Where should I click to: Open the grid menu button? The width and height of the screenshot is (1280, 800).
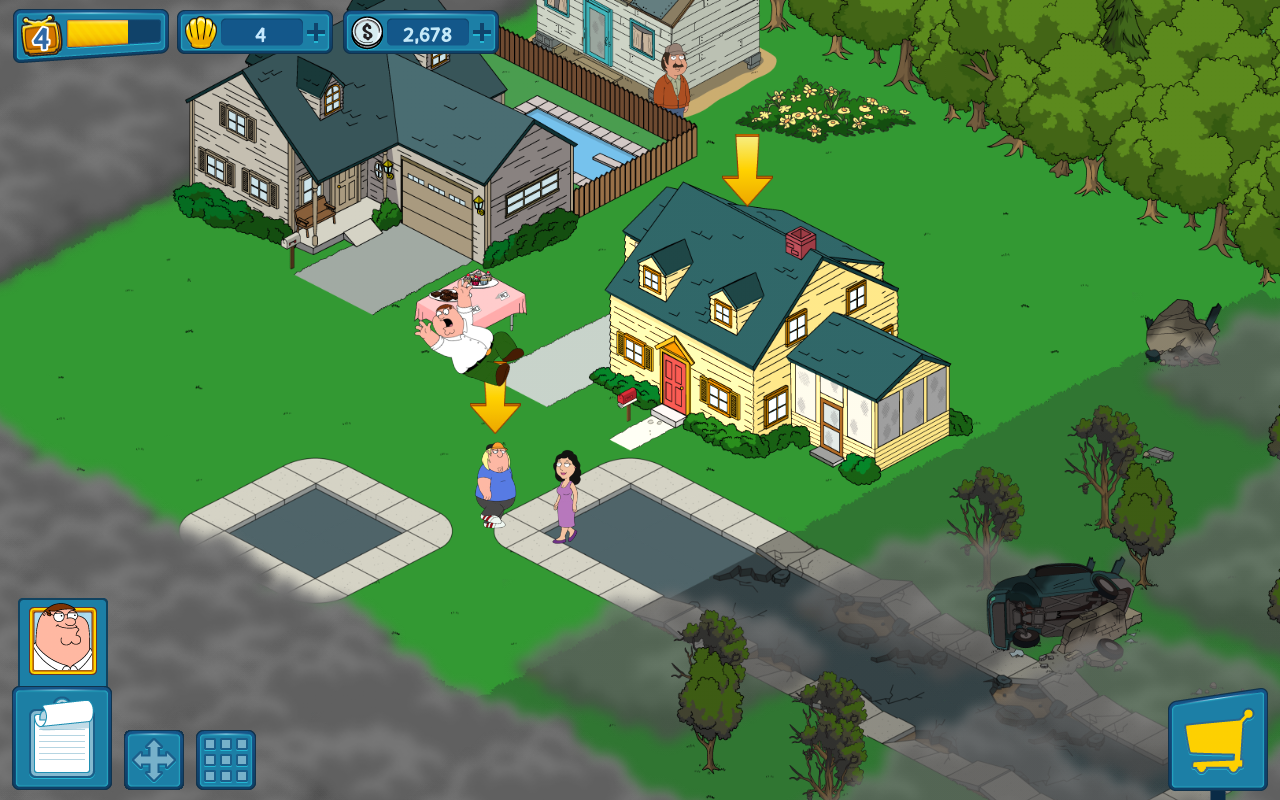[226, 760]
